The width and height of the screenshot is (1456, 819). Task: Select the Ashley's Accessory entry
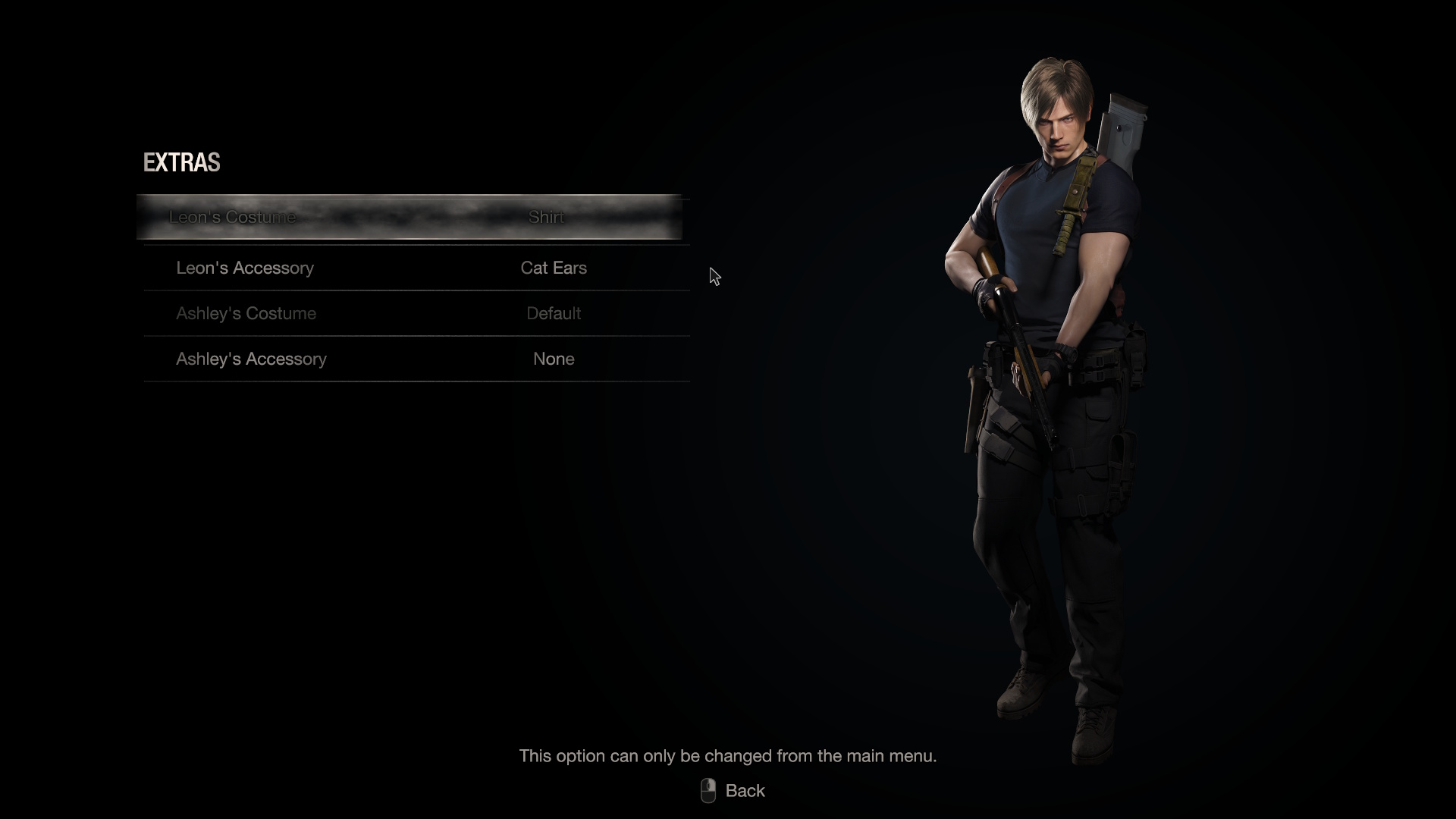click(251, 359)
